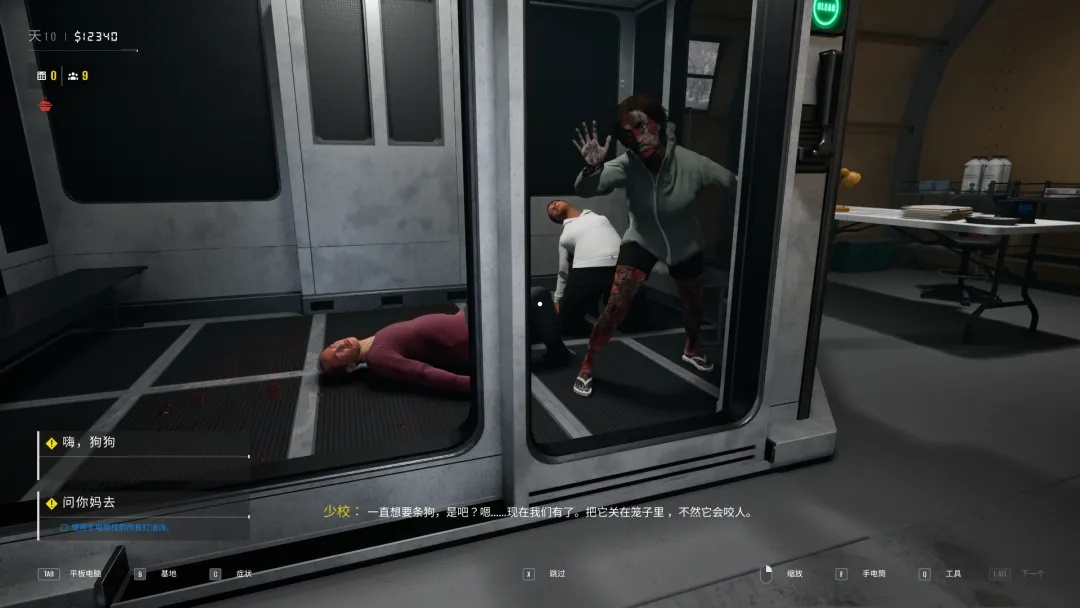Select the 嗨，狗狗 quest entry
Image resolution: width=1080 pixels, height=608 pixels.
(x=88, y=442)
